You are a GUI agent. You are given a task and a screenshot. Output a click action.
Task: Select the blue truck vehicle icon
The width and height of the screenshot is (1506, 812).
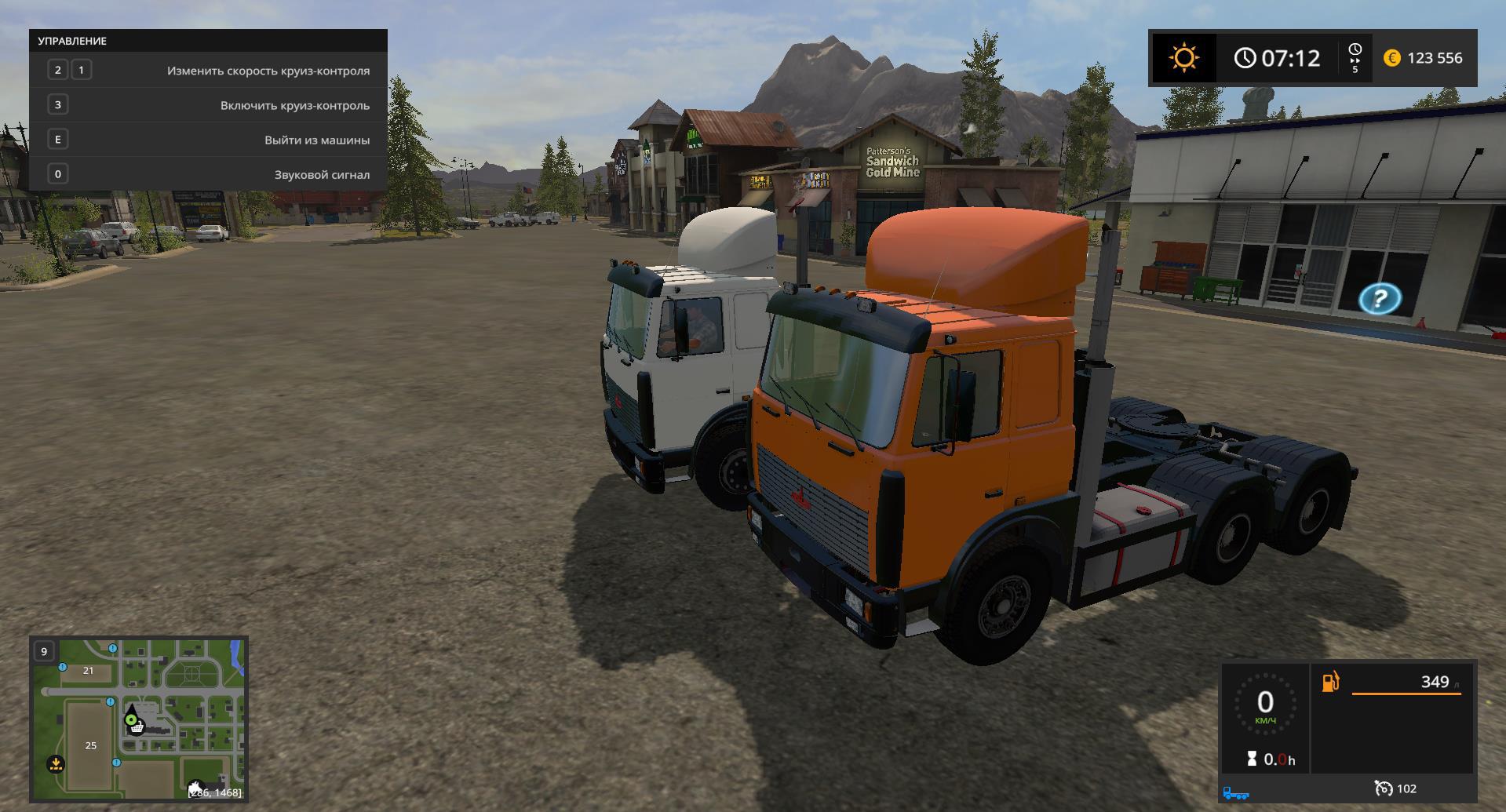tap(1236, 793)
